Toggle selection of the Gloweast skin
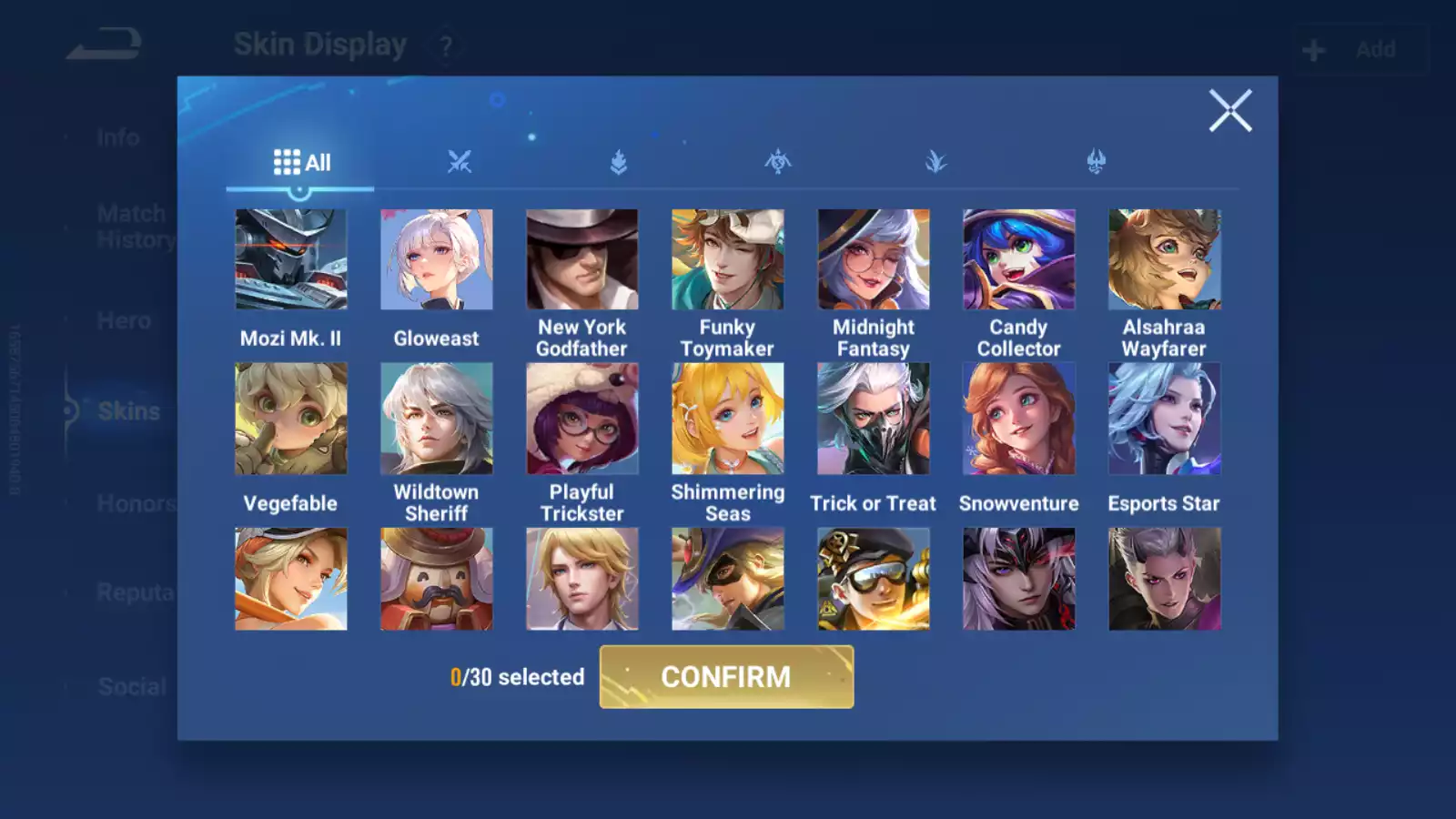Image resolution: width=1456 pixels, height=819 pixels. tap(436, 258)
